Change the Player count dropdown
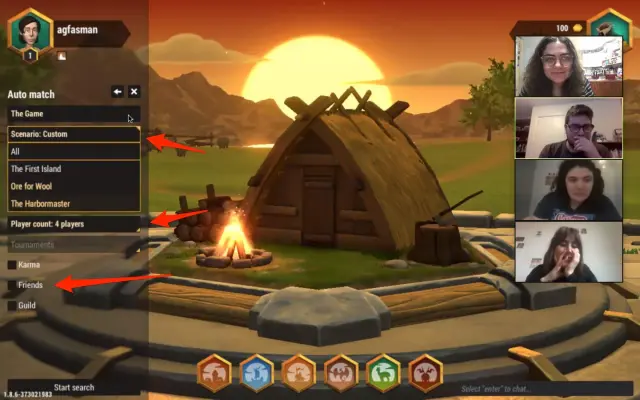The image size is (640, 400). (x=73, y=224)
